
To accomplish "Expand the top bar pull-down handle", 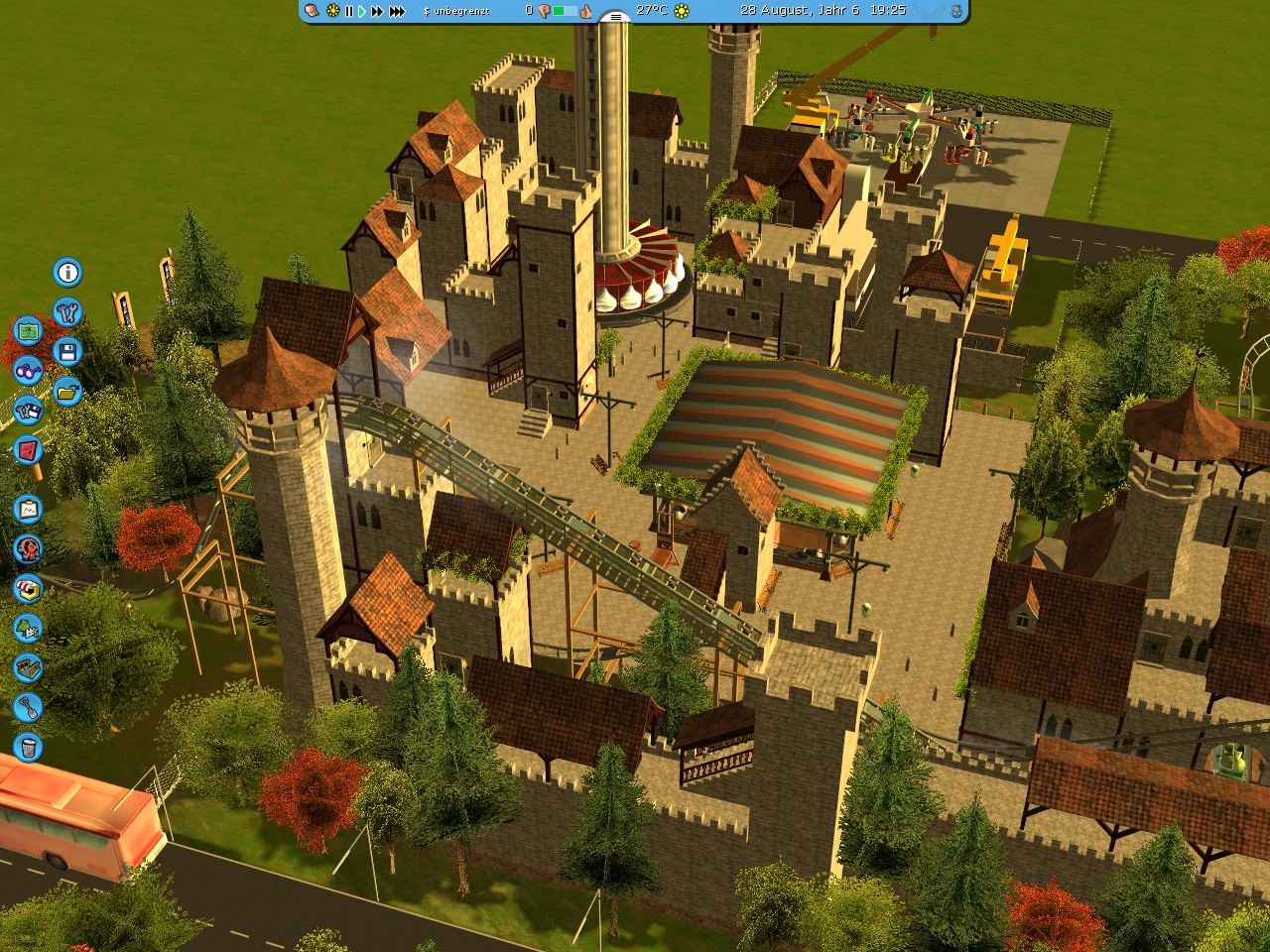I will (615, 17).
